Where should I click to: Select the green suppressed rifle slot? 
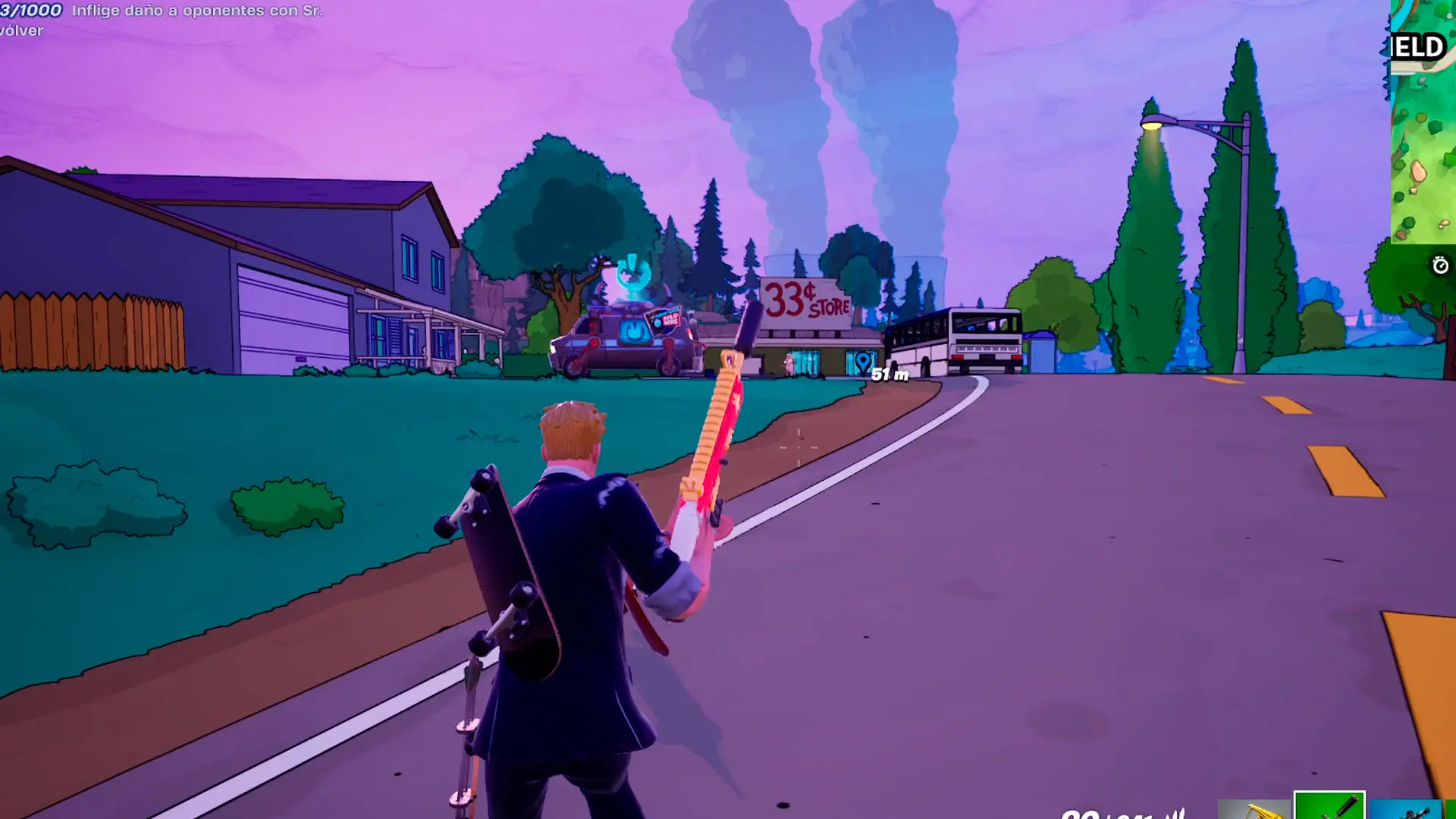(x=1329, y=806)
